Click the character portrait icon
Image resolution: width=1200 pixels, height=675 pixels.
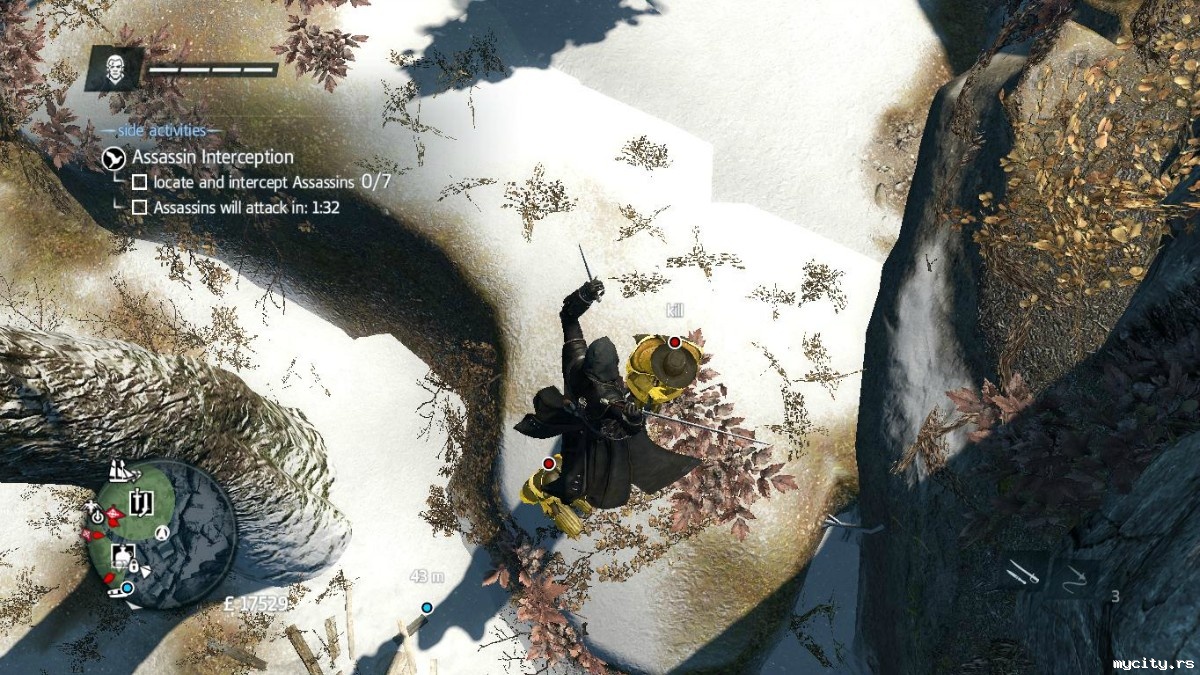[116, 69]
